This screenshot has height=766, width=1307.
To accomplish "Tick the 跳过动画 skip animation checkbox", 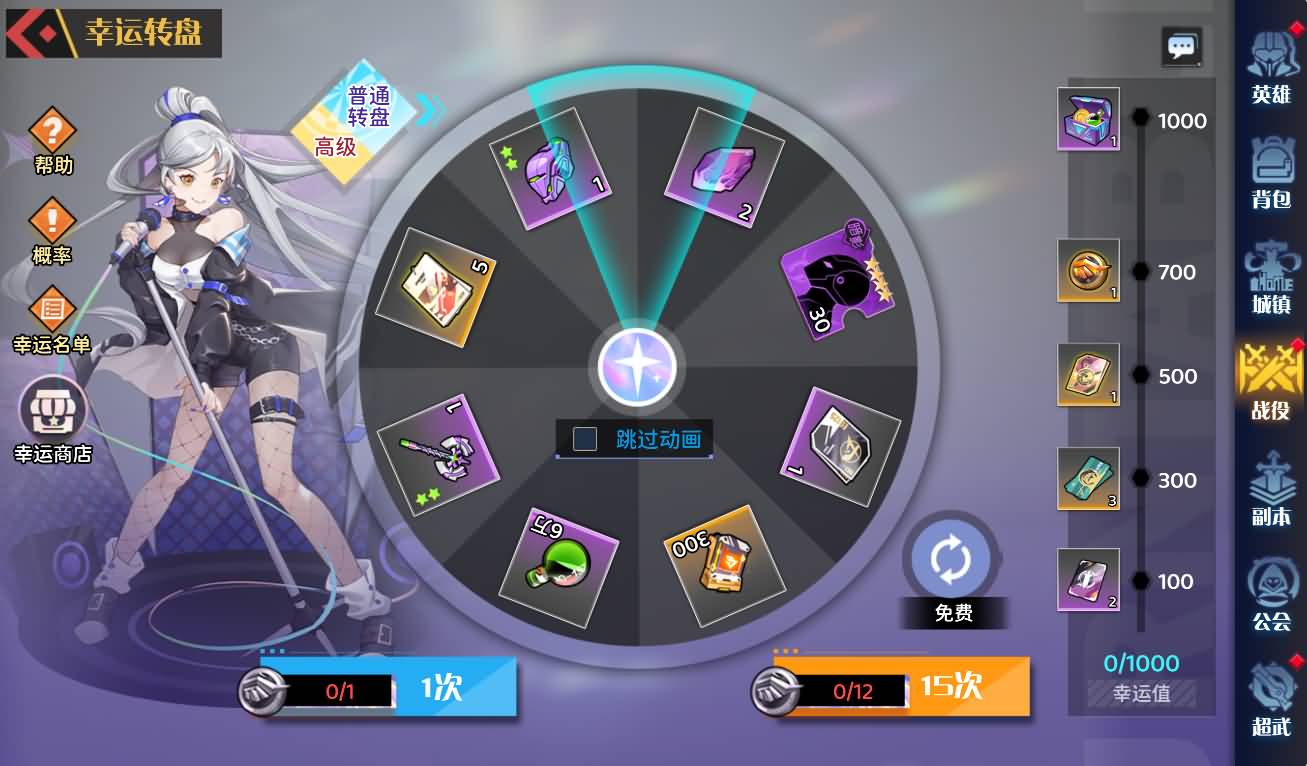I will click(585, 439).
